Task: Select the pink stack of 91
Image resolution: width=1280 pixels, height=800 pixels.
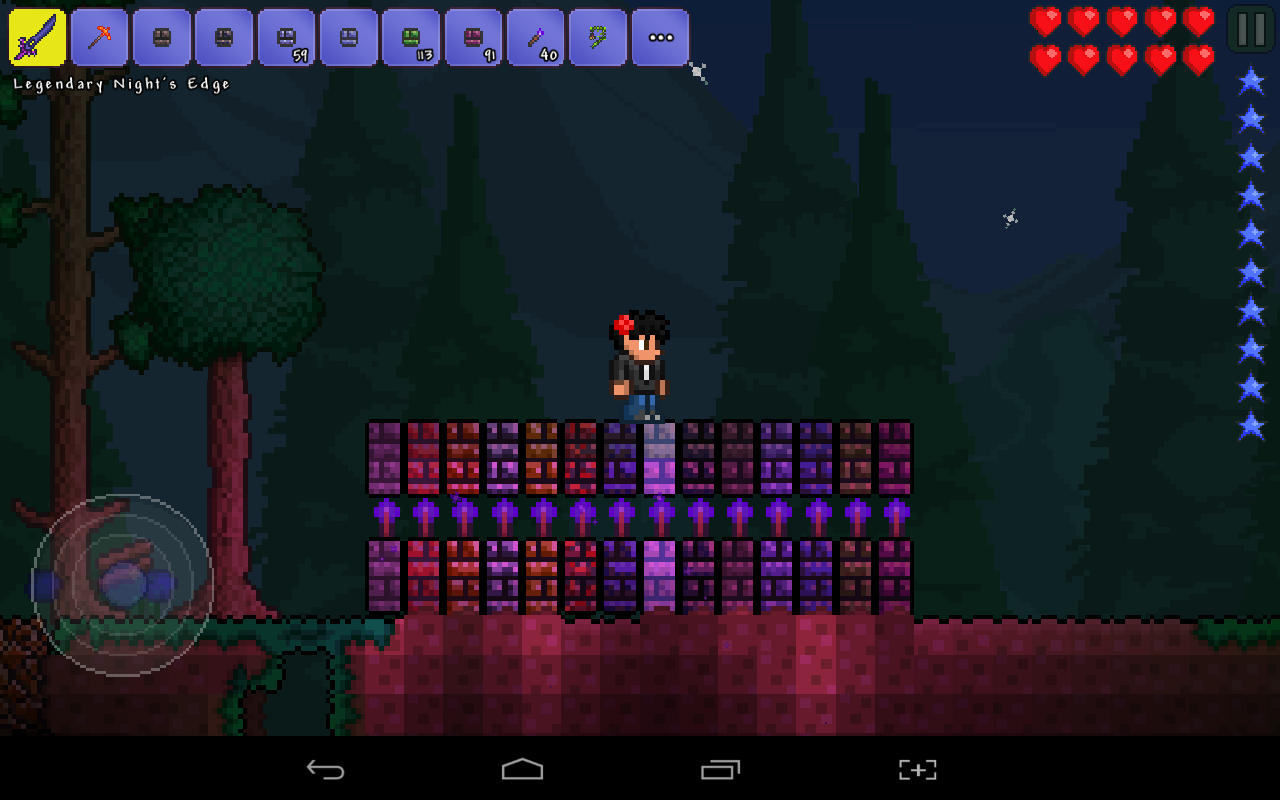Action: pyautogui.click(x=472, y=36)
